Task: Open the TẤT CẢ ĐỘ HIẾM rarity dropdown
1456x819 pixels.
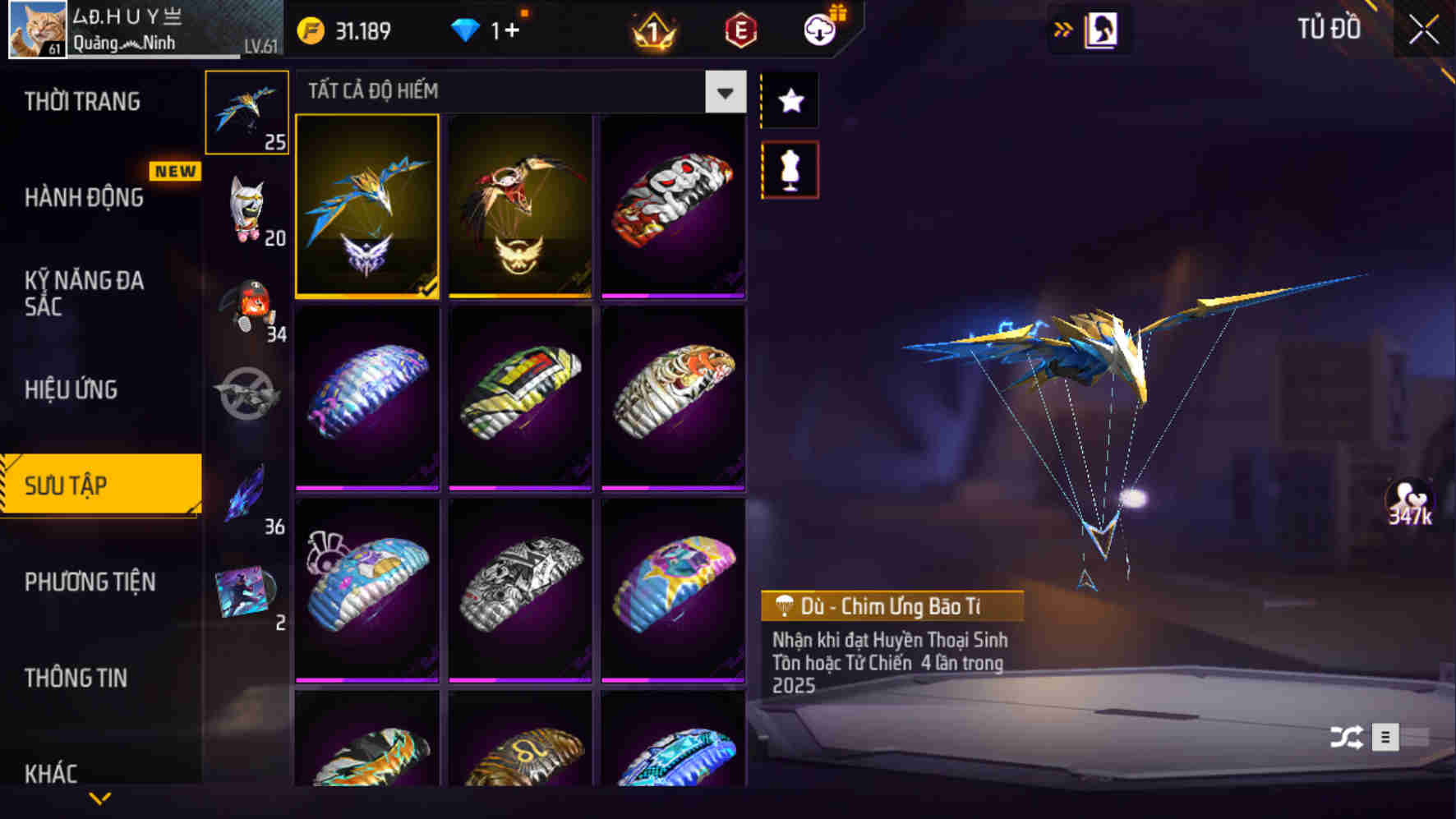Action: (724, 91)
